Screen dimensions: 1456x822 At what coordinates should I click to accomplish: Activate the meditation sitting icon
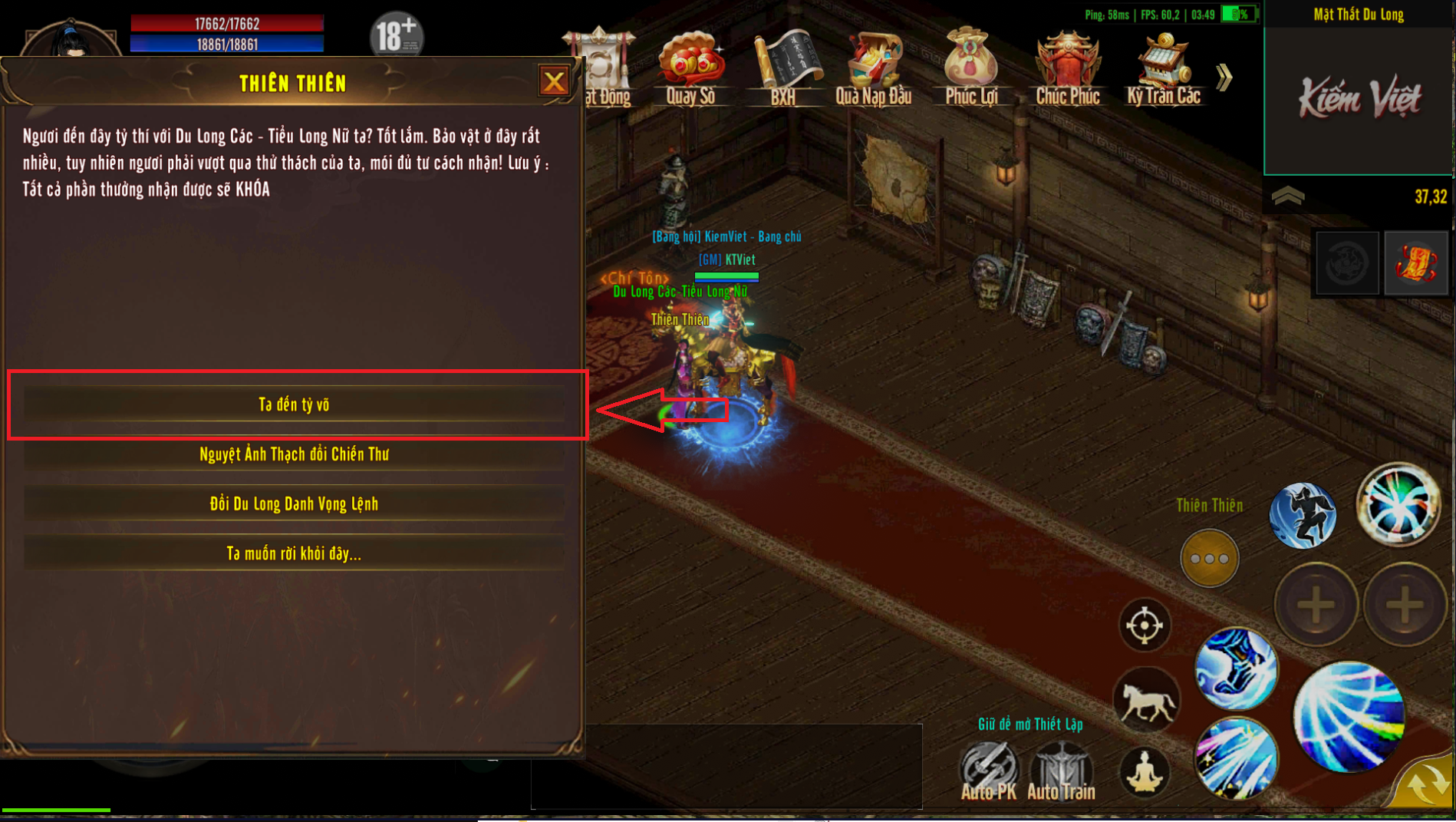1144,771
